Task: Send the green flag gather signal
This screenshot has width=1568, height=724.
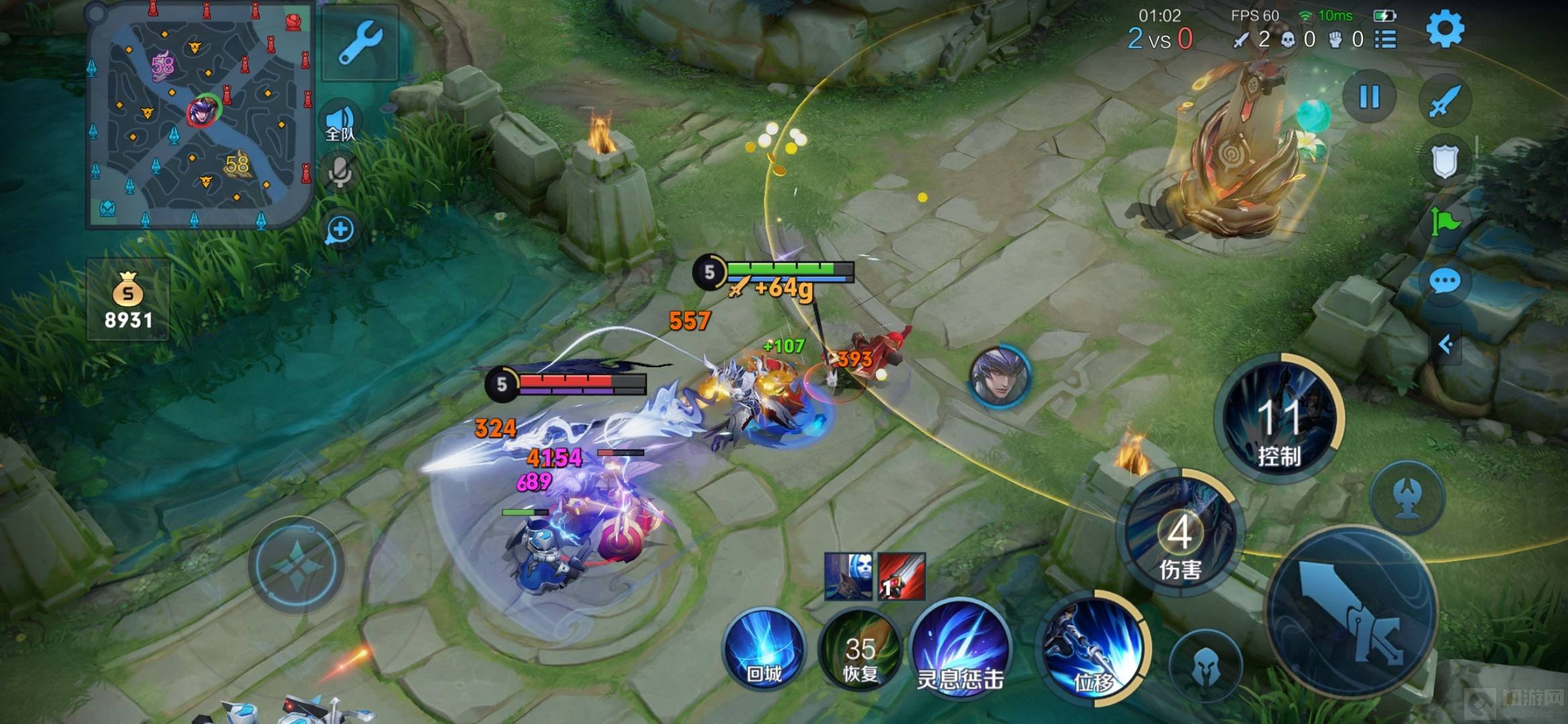Action: click(1445, 221)
